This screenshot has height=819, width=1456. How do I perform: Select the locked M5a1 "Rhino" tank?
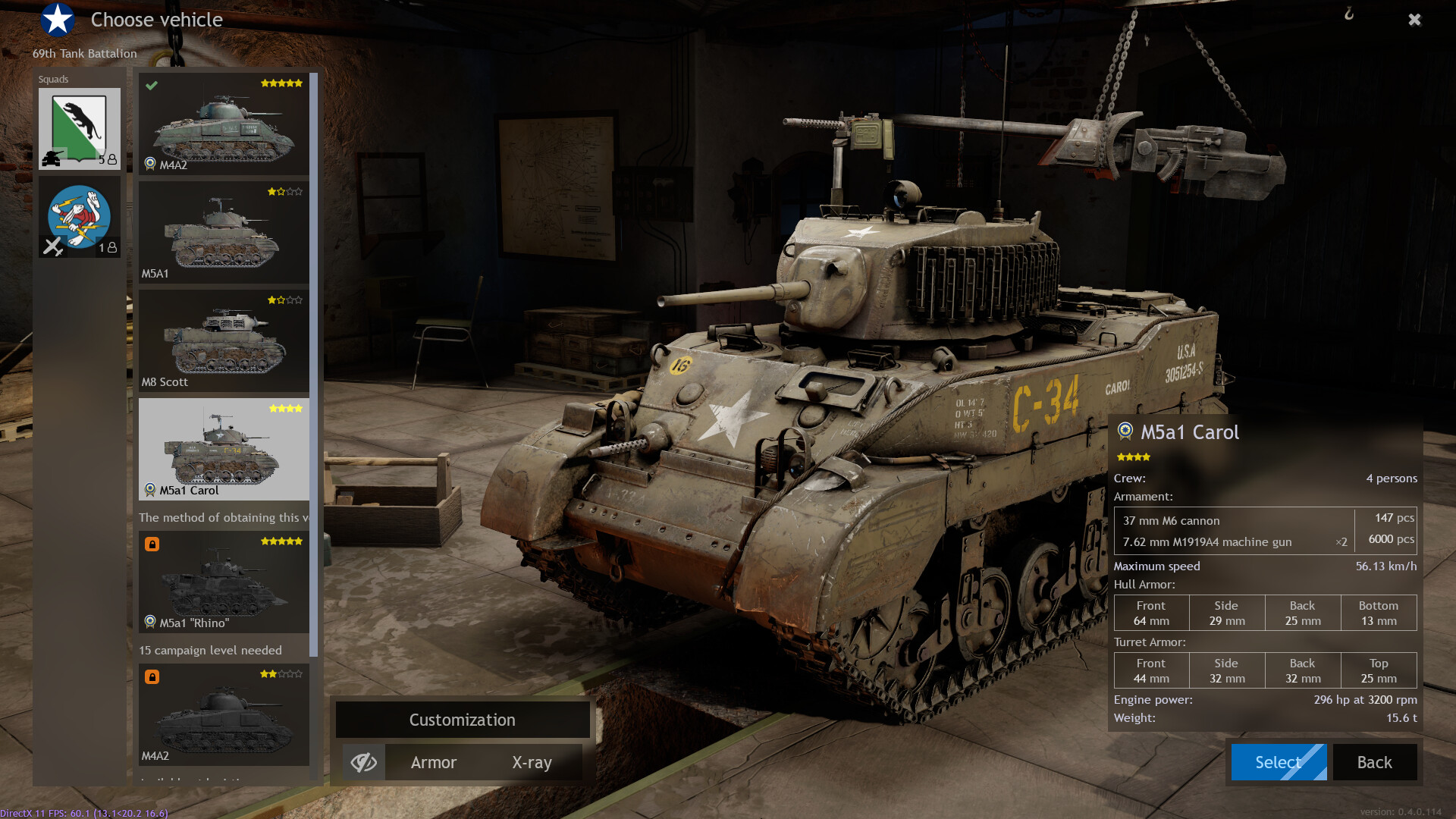(x=224, y=582)
